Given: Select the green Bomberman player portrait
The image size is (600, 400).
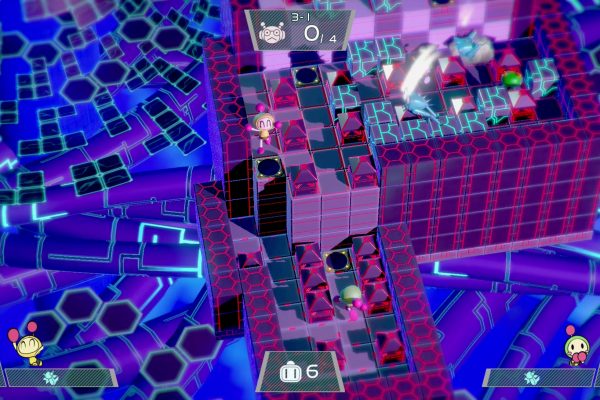Looking at the screenshot, I should pyautogui.click(x=577, y=347).
